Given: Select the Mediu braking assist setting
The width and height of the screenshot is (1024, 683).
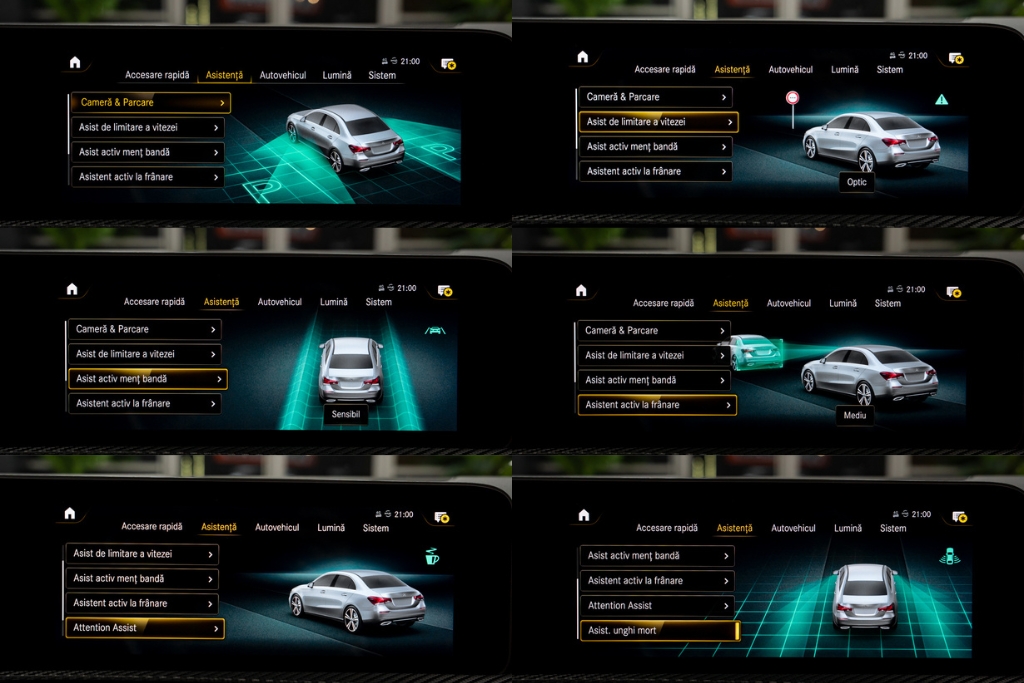Looking at the screenshot, I should [x=855, y=414].
